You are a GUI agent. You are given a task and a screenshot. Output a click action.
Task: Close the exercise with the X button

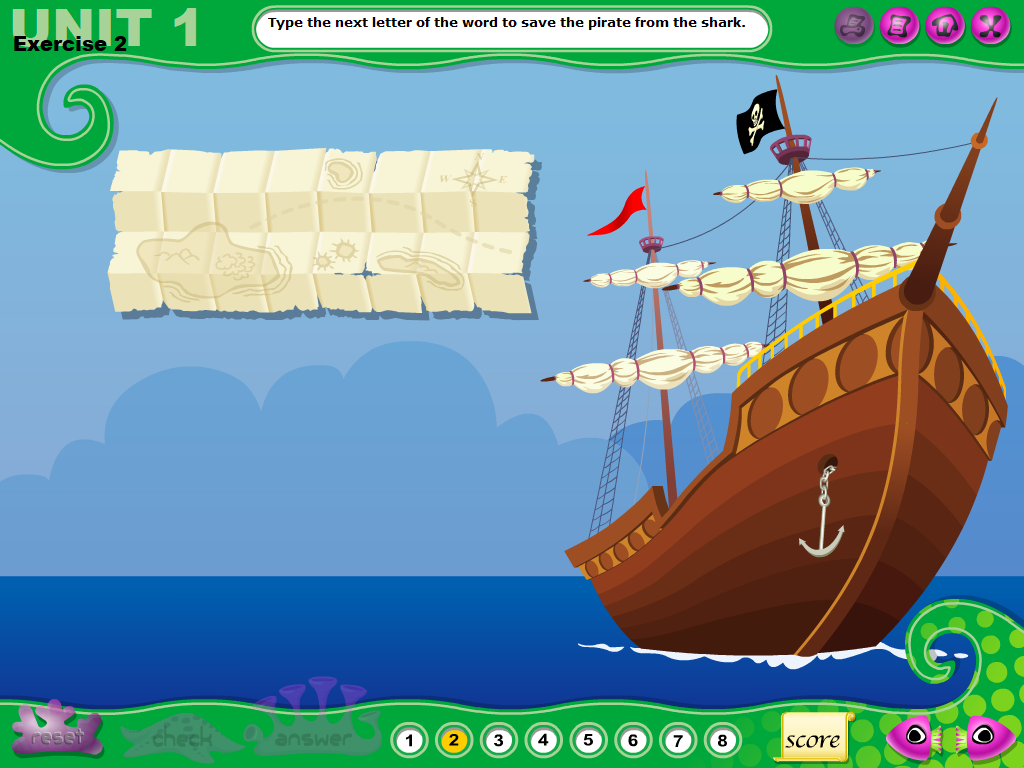pyautogui.click(x=990, y=25)
